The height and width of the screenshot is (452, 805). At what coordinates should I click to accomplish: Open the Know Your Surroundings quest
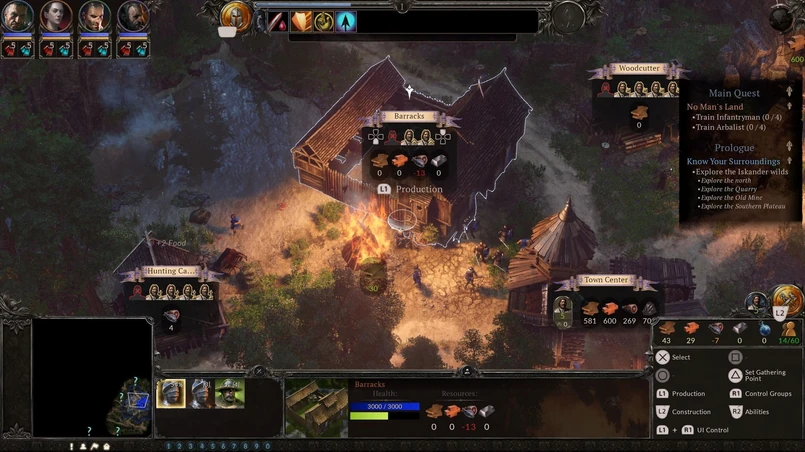(733, 161)
